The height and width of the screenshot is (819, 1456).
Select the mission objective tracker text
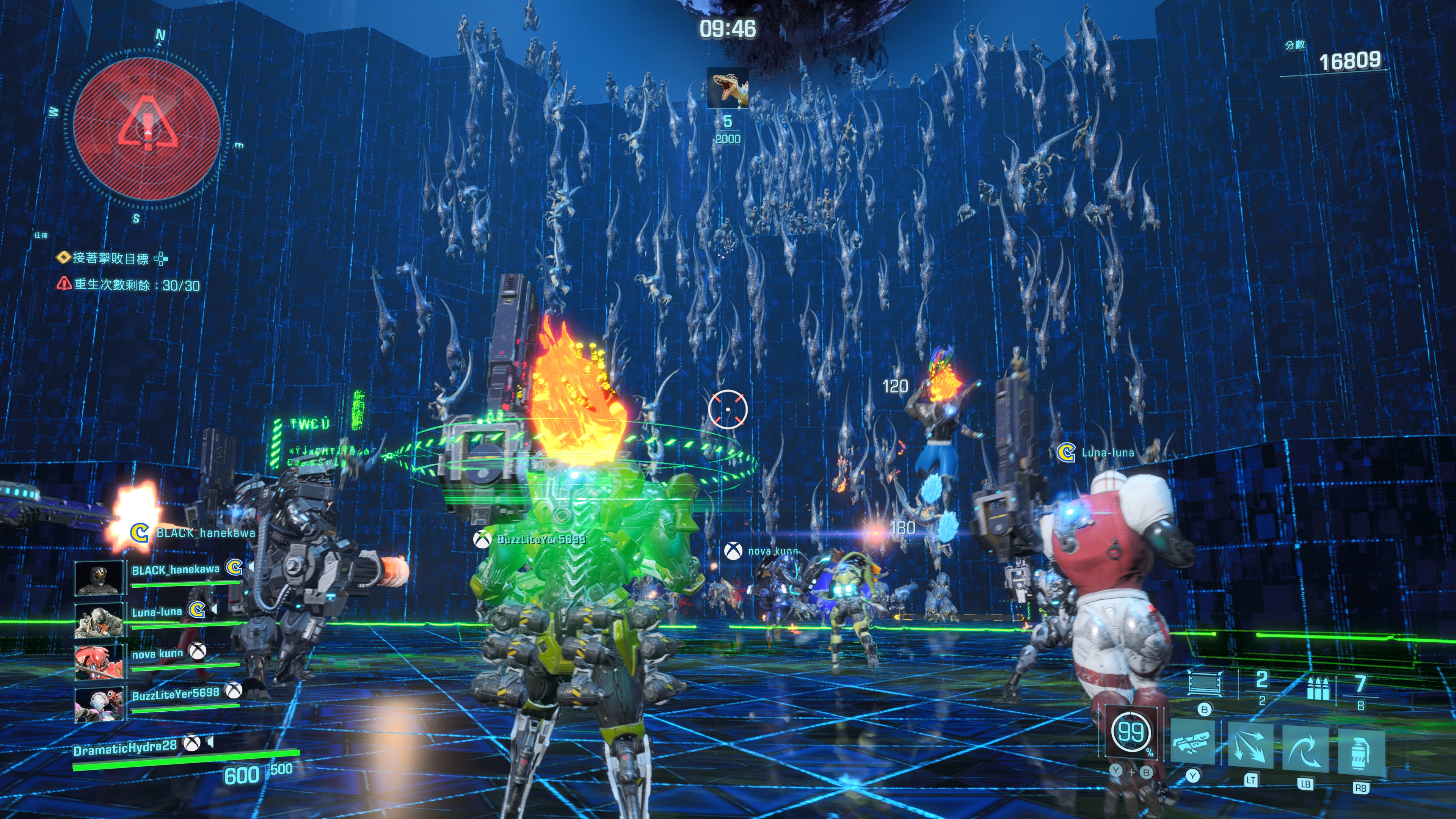111,258
